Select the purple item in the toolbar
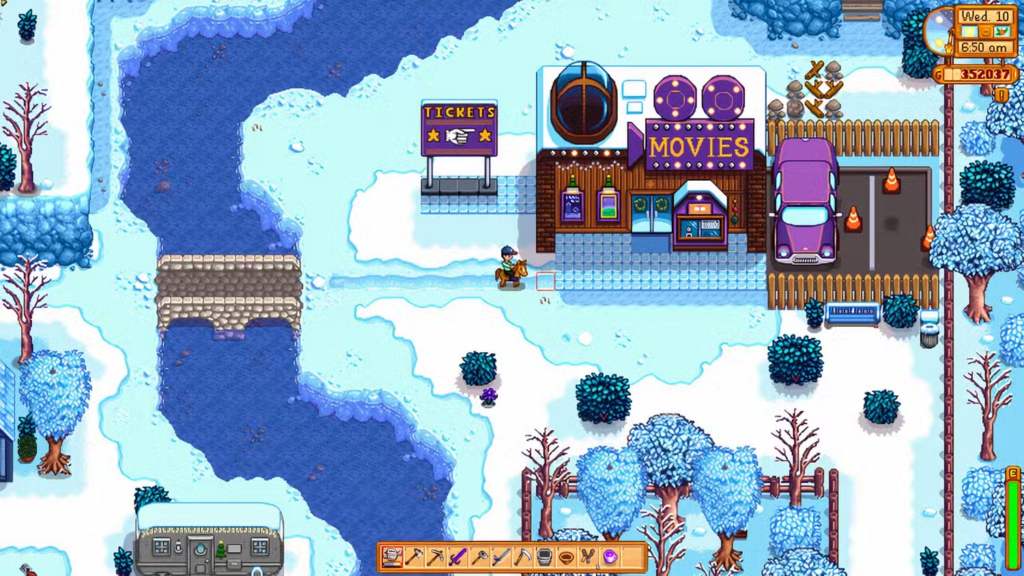Screen dimensions: 1024x576 click(x=610, y=557)
